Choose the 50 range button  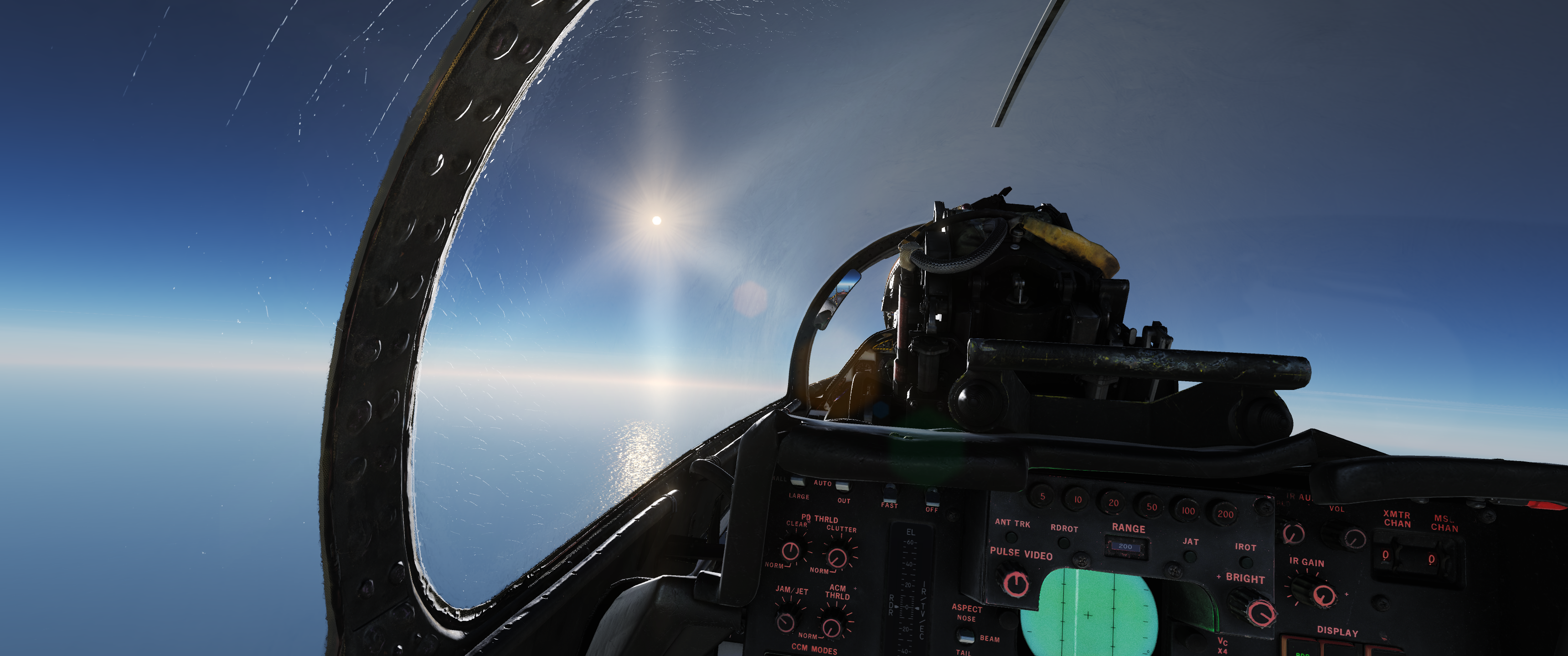tap(1151, 506)
